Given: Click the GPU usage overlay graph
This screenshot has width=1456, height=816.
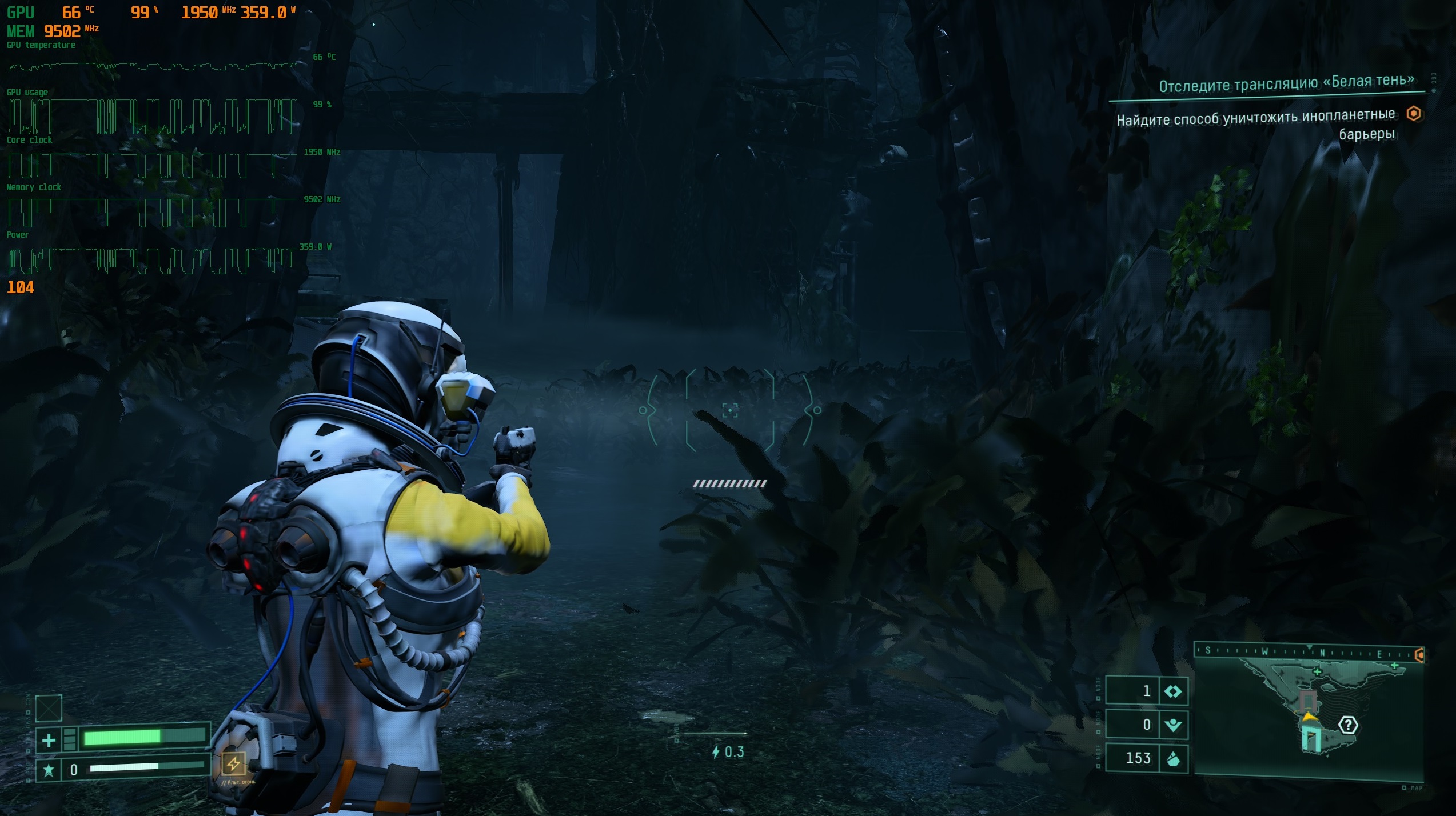Looking at the screenshot, I should [153, 117].
